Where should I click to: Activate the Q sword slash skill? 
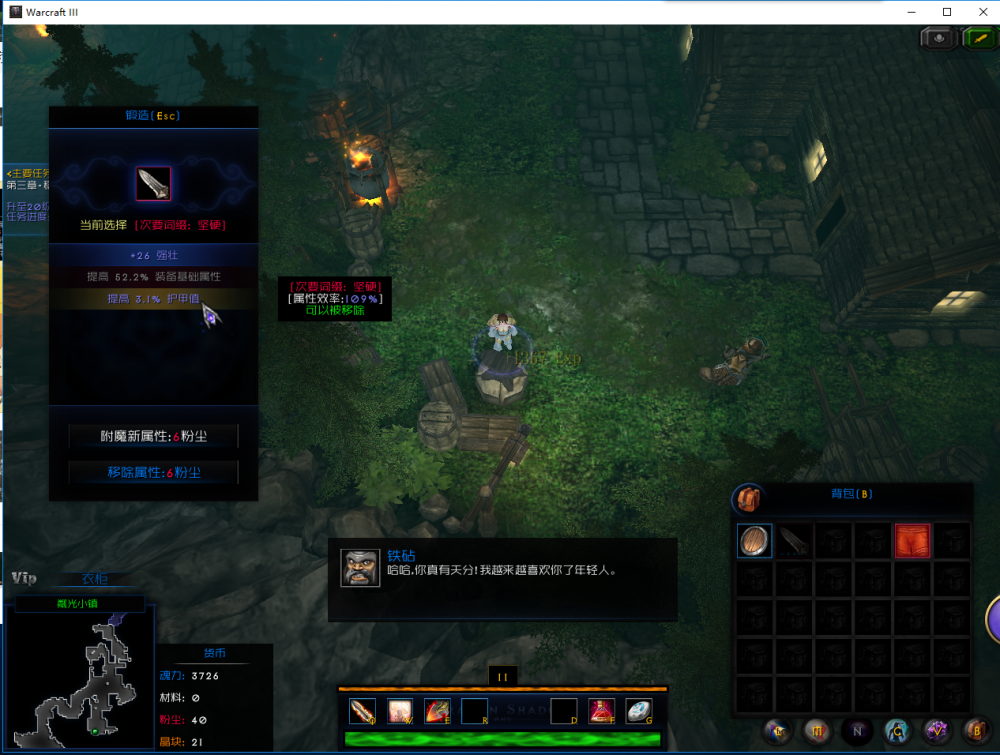click(x=363, y=711)
